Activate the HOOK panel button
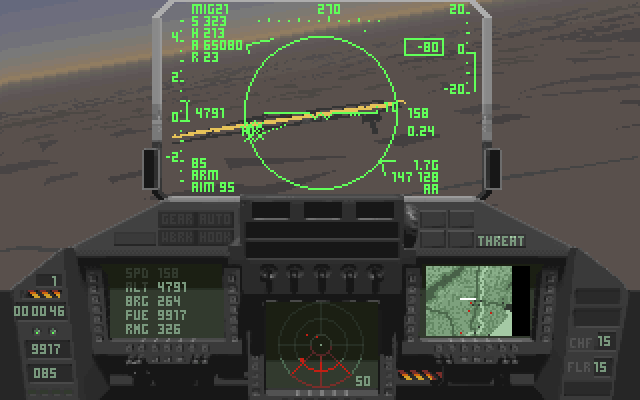640x400 pixels. pyautogui.click(x=214, y=237)
